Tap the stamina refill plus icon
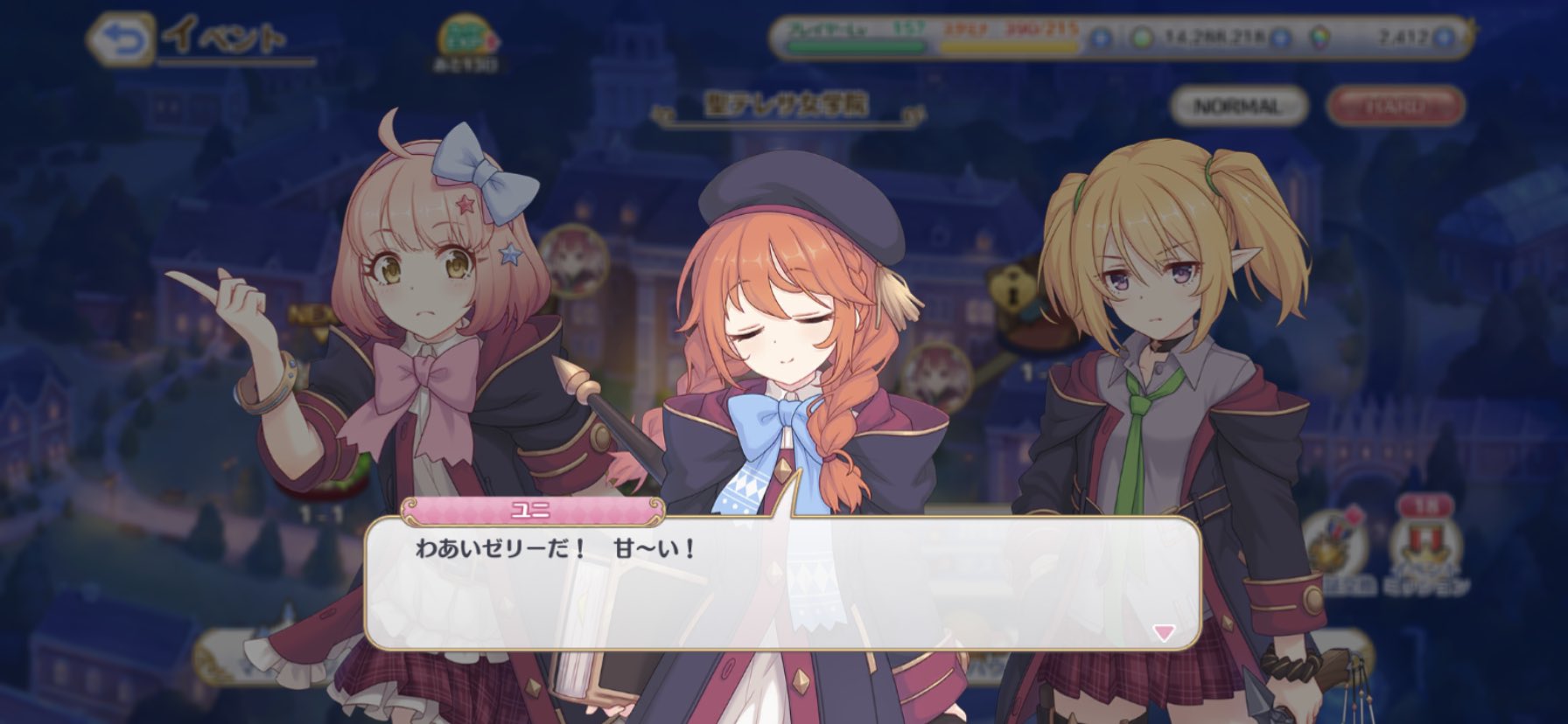 pyautogui.click(x=1101, y=38)
